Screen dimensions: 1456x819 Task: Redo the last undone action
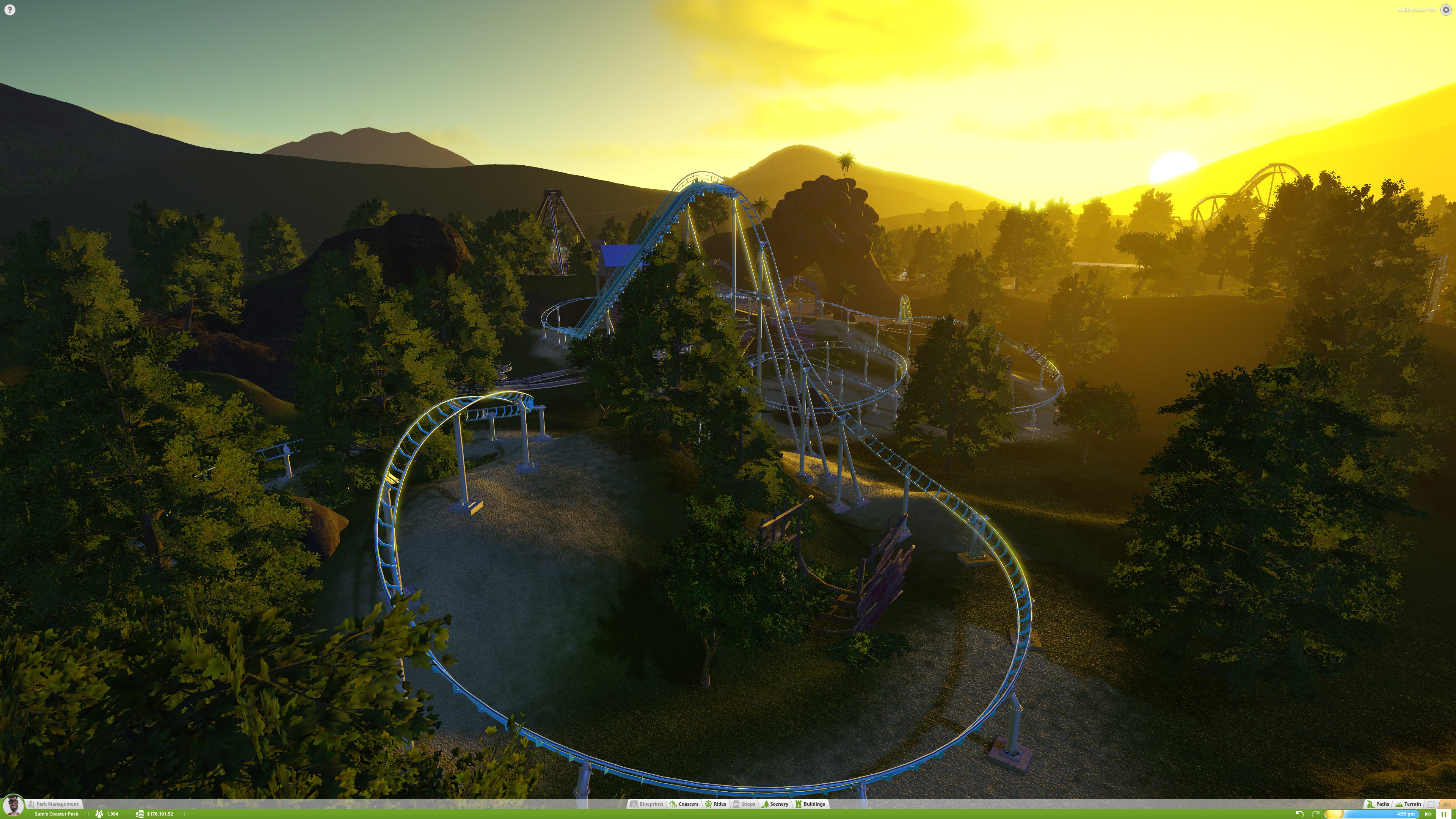click(x=1315, y=814)
